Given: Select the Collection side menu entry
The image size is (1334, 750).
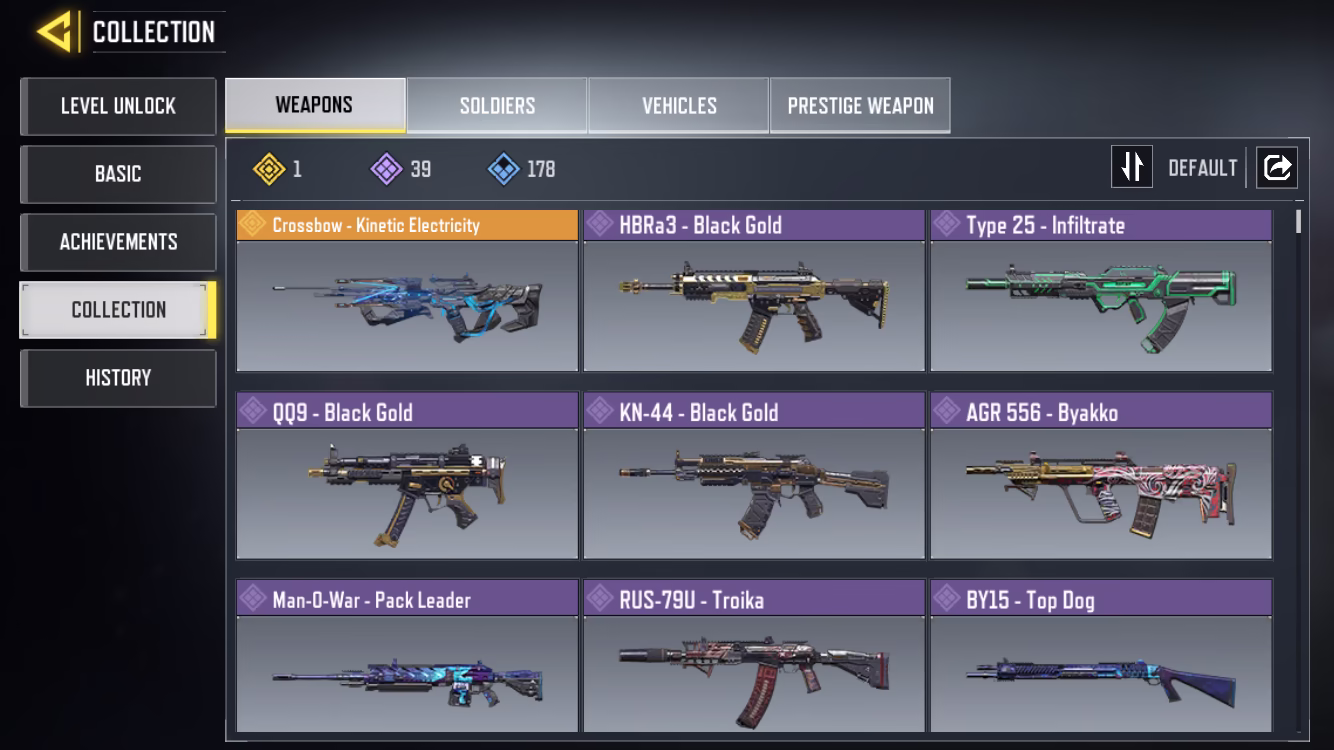Looking at the screenshot, I should click(x=118, y=310).
